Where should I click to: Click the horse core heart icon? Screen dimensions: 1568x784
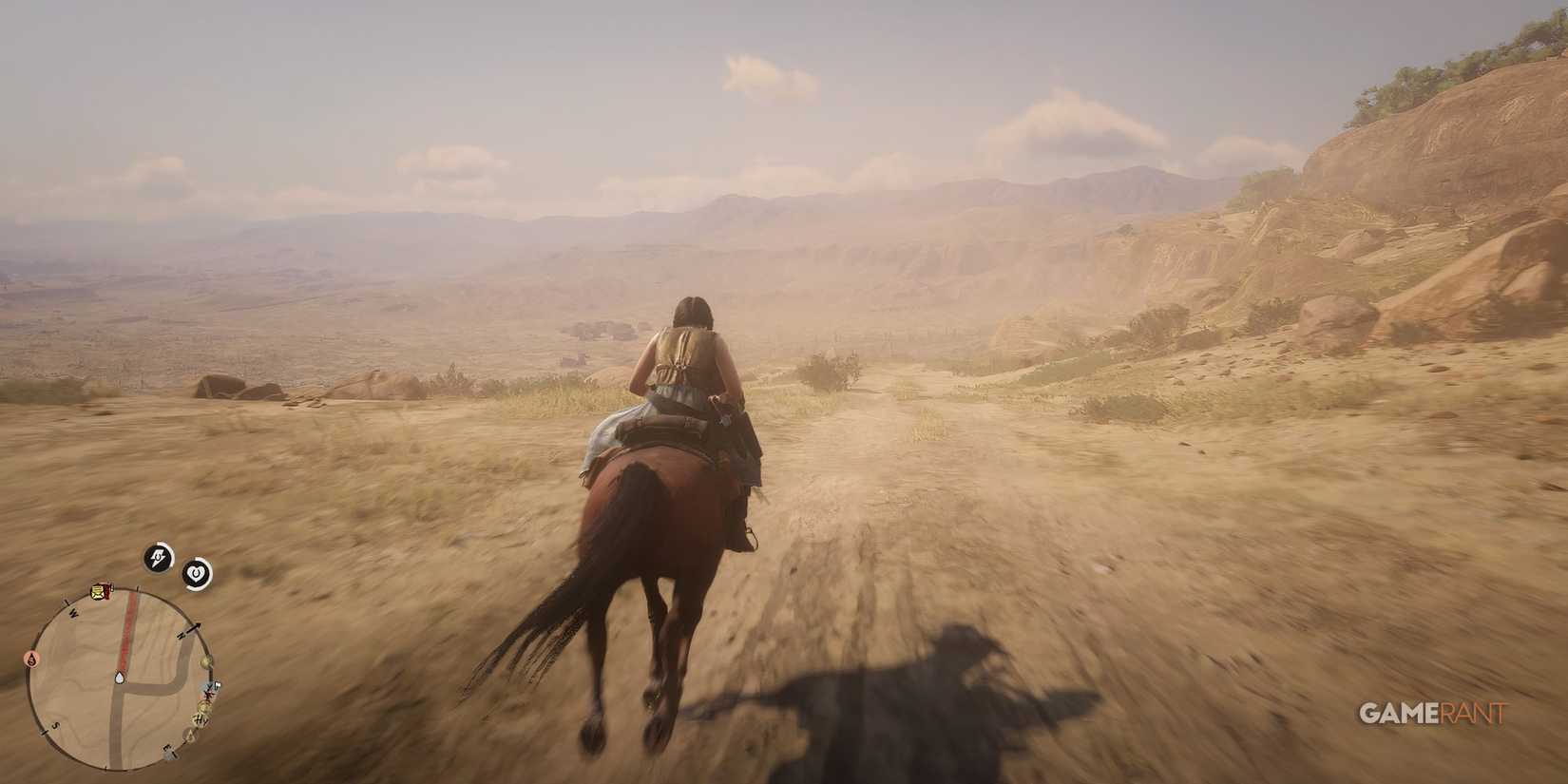(197, 571)
